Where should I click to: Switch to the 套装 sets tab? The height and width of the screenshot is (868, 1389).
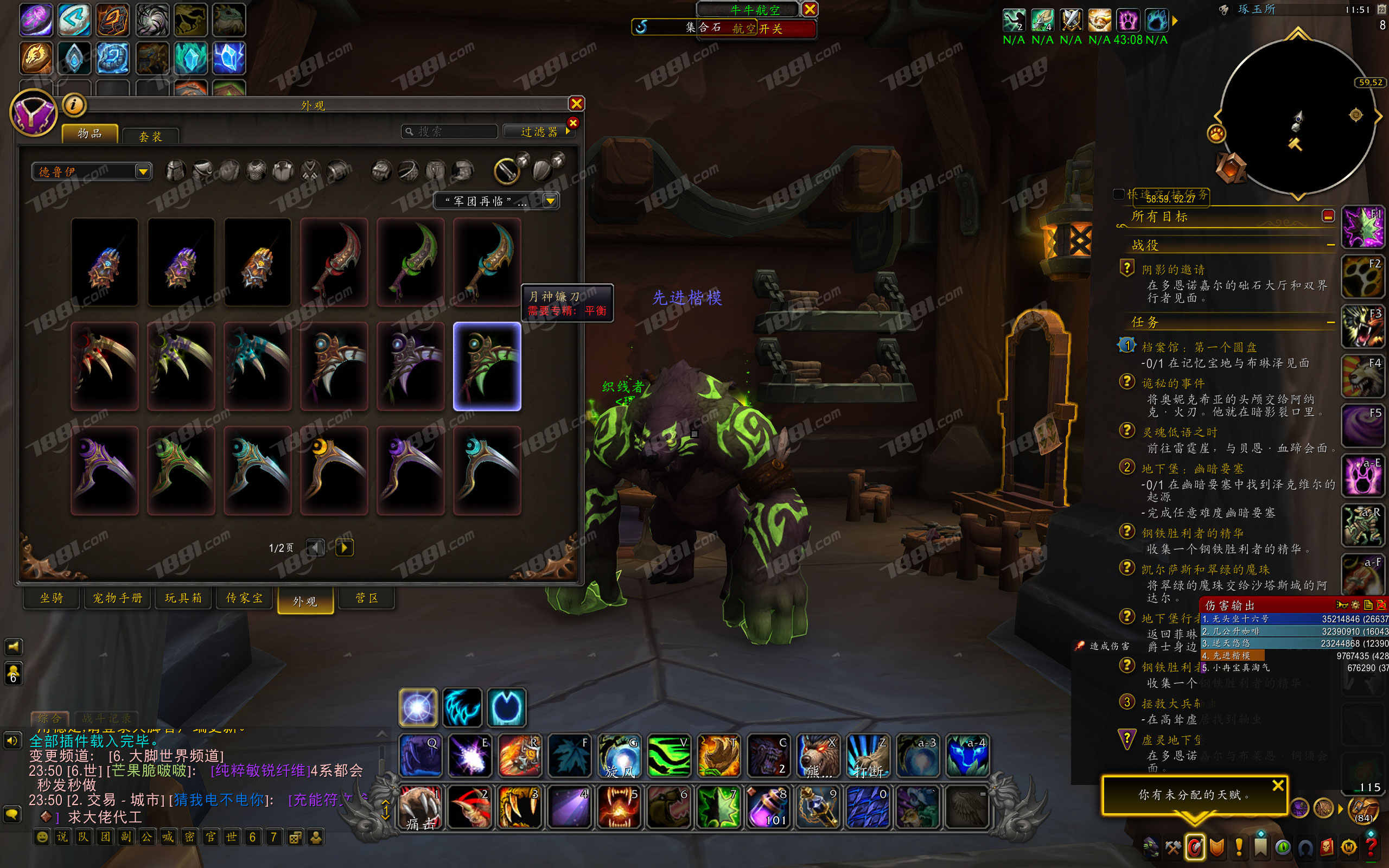pos(150,136)
